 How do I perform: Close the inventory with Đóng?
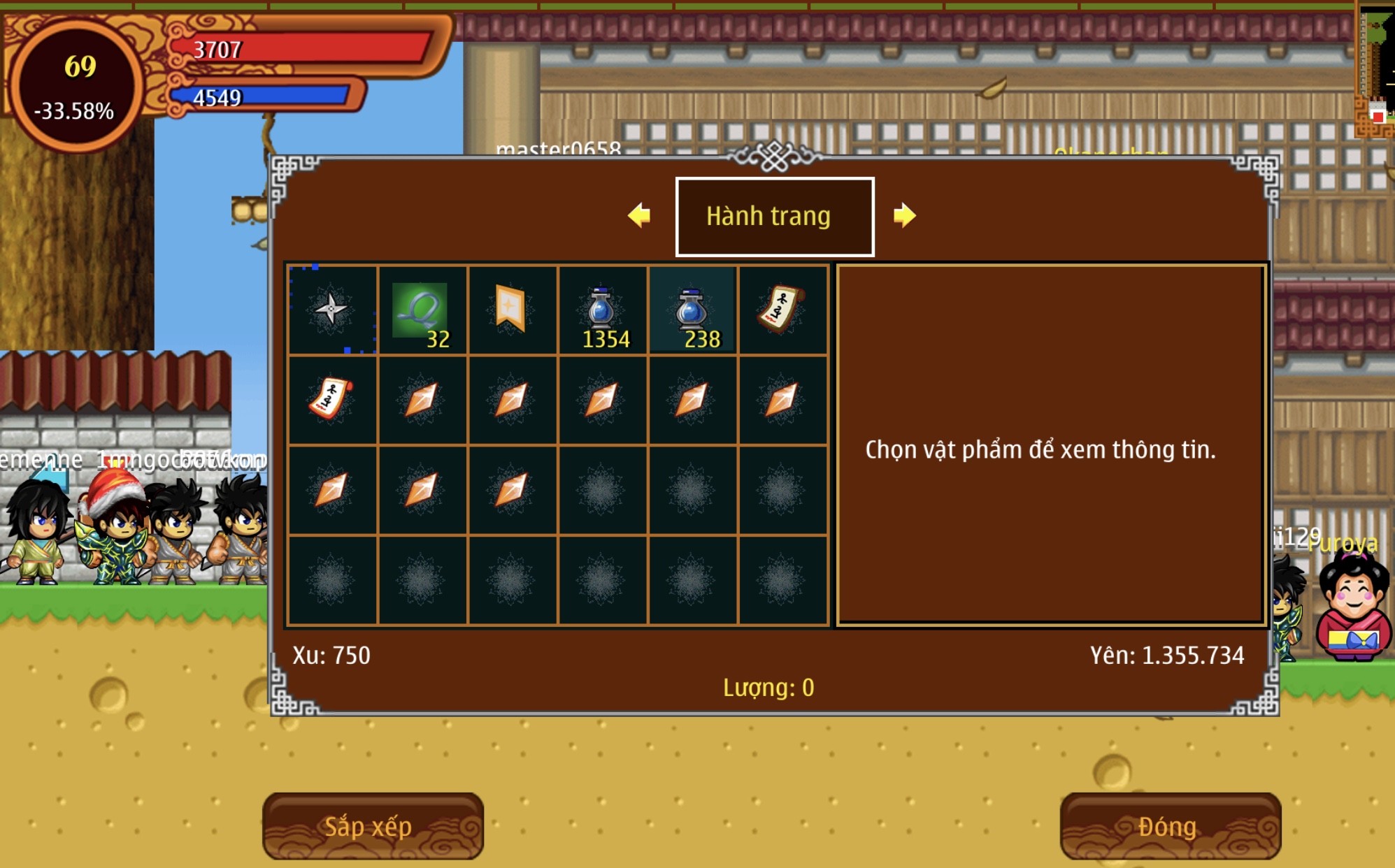click(1169, 826)
